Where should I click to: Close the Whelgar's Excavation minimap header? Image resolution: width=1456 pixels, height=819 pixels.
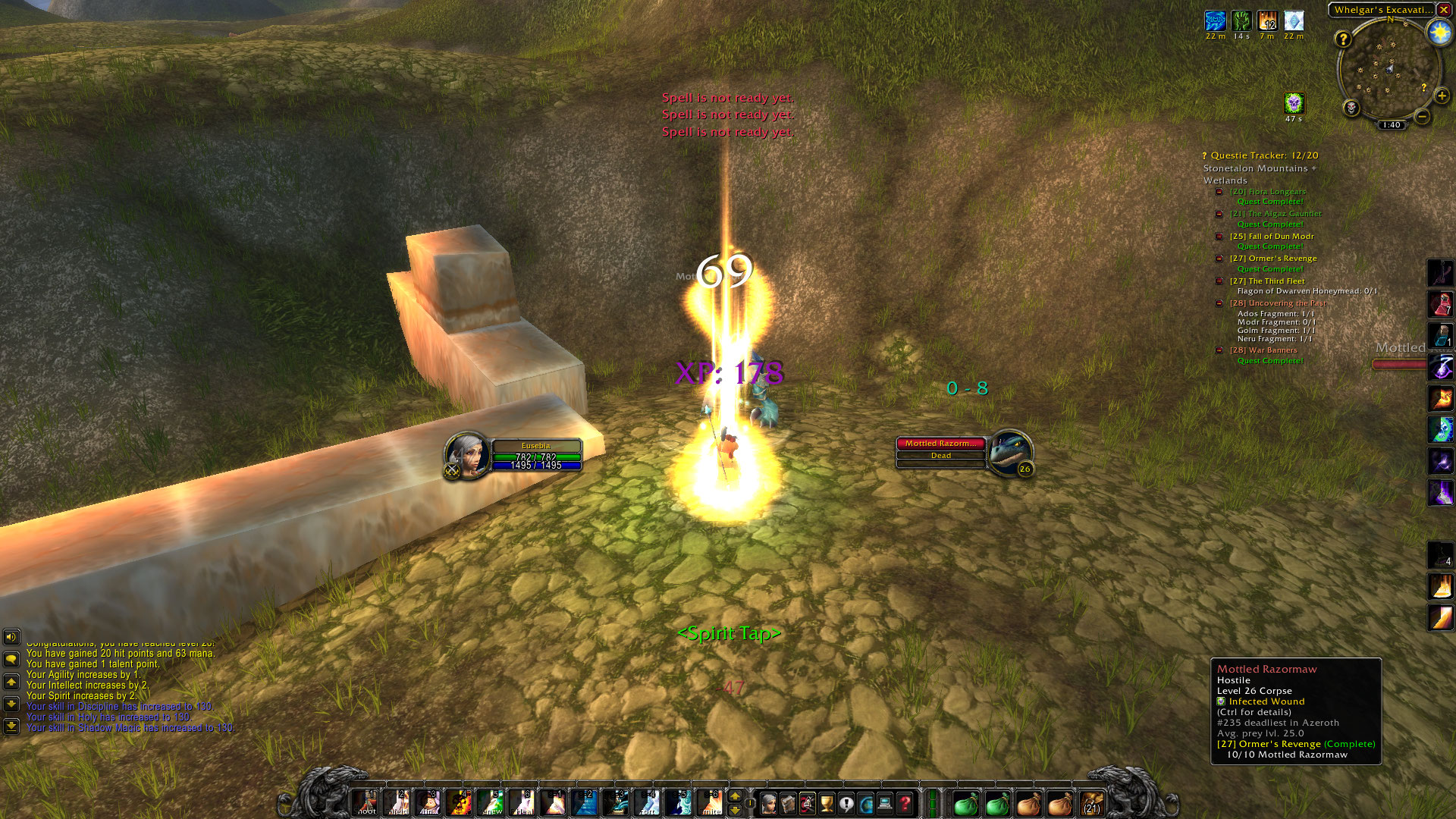[x=1444, y=10]
